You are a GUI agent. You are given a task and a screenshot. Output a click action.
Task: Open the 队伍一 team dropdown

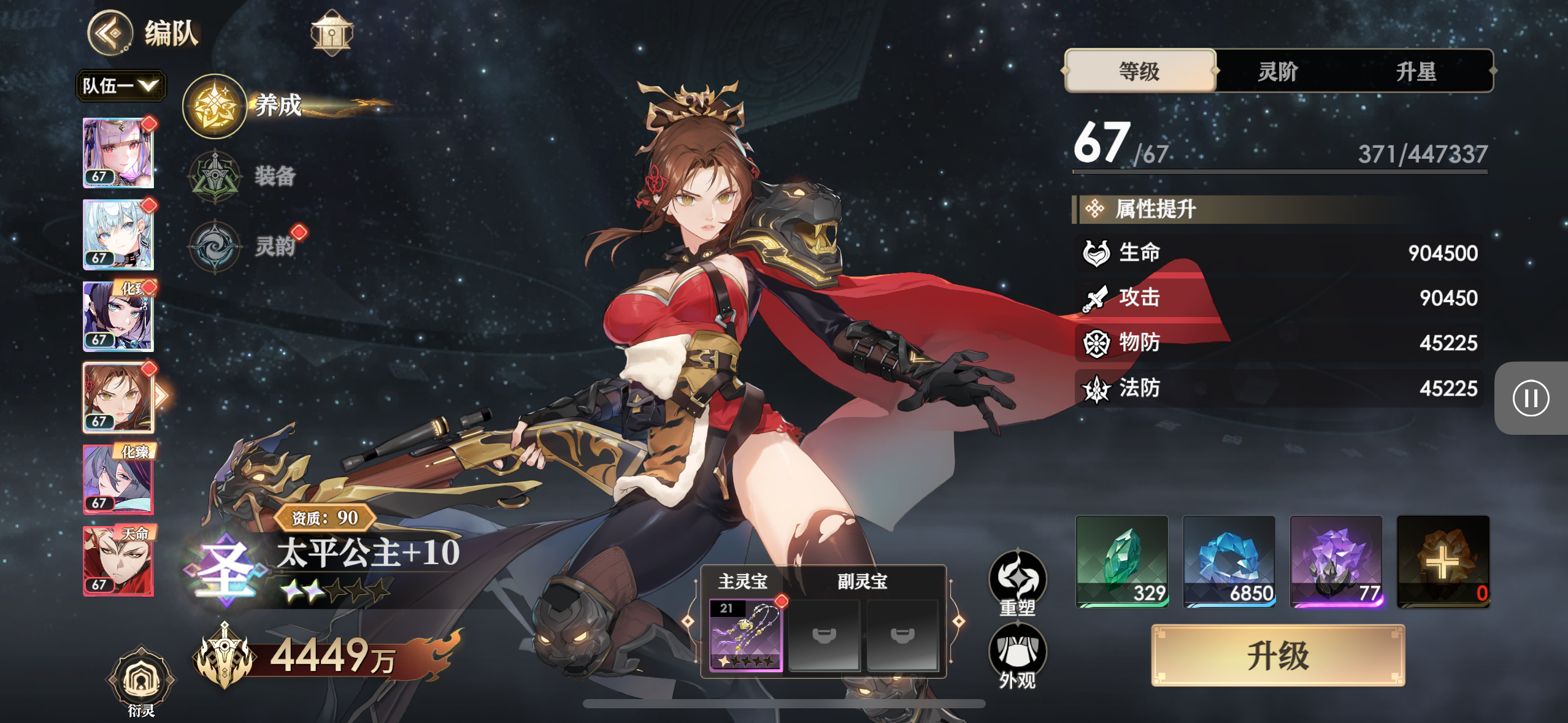click(120, 85)
